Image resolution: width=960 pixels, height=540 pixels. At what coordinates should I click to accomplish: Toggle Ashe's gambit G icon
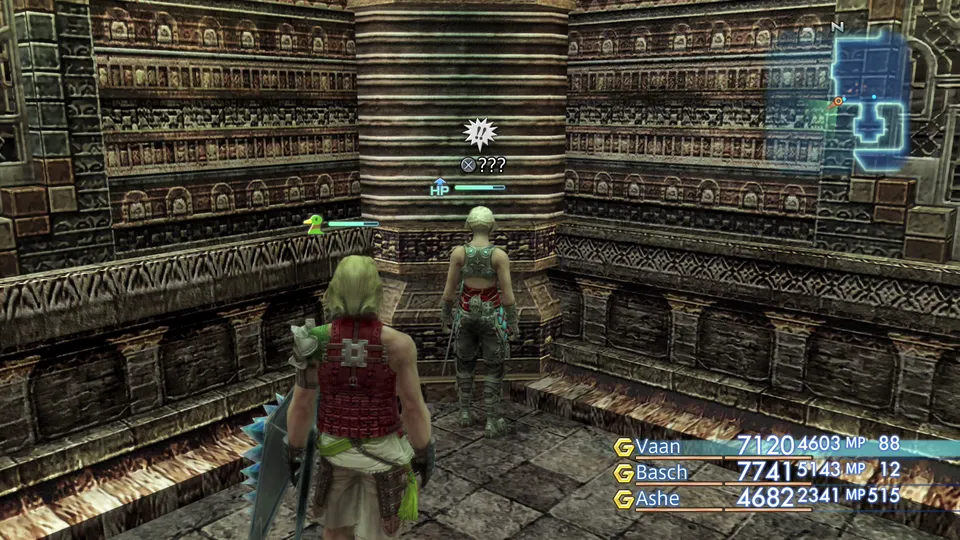coord(624,498)
